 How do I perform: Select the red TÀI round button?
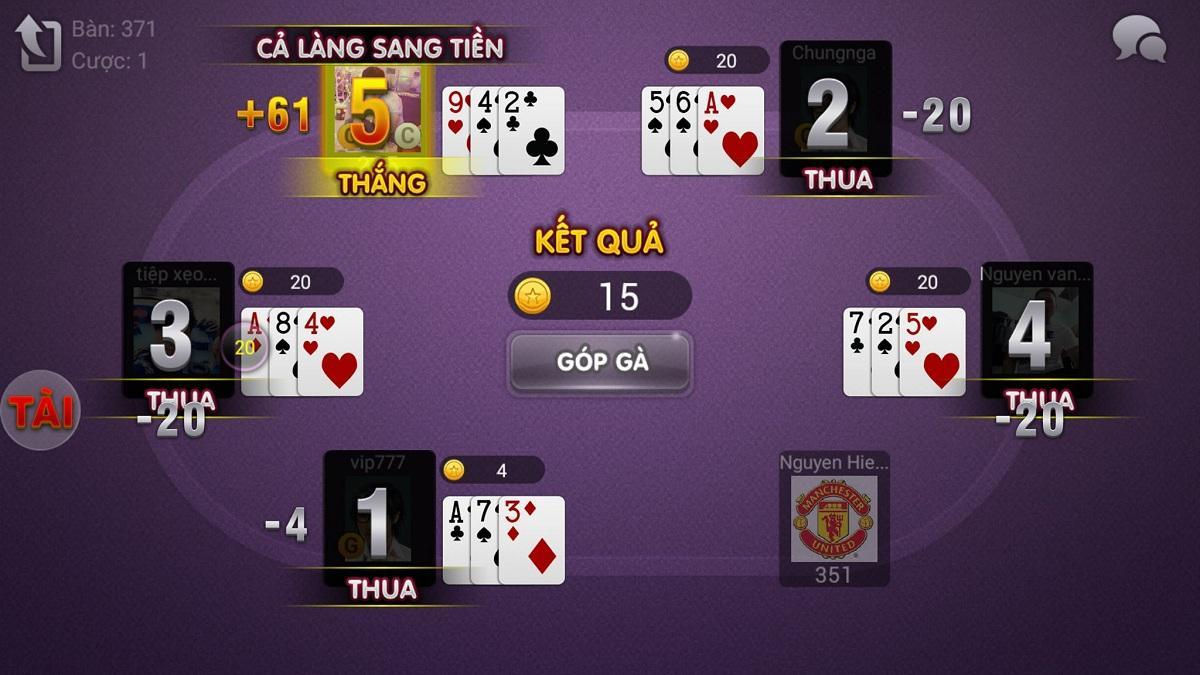pos(40,411)
